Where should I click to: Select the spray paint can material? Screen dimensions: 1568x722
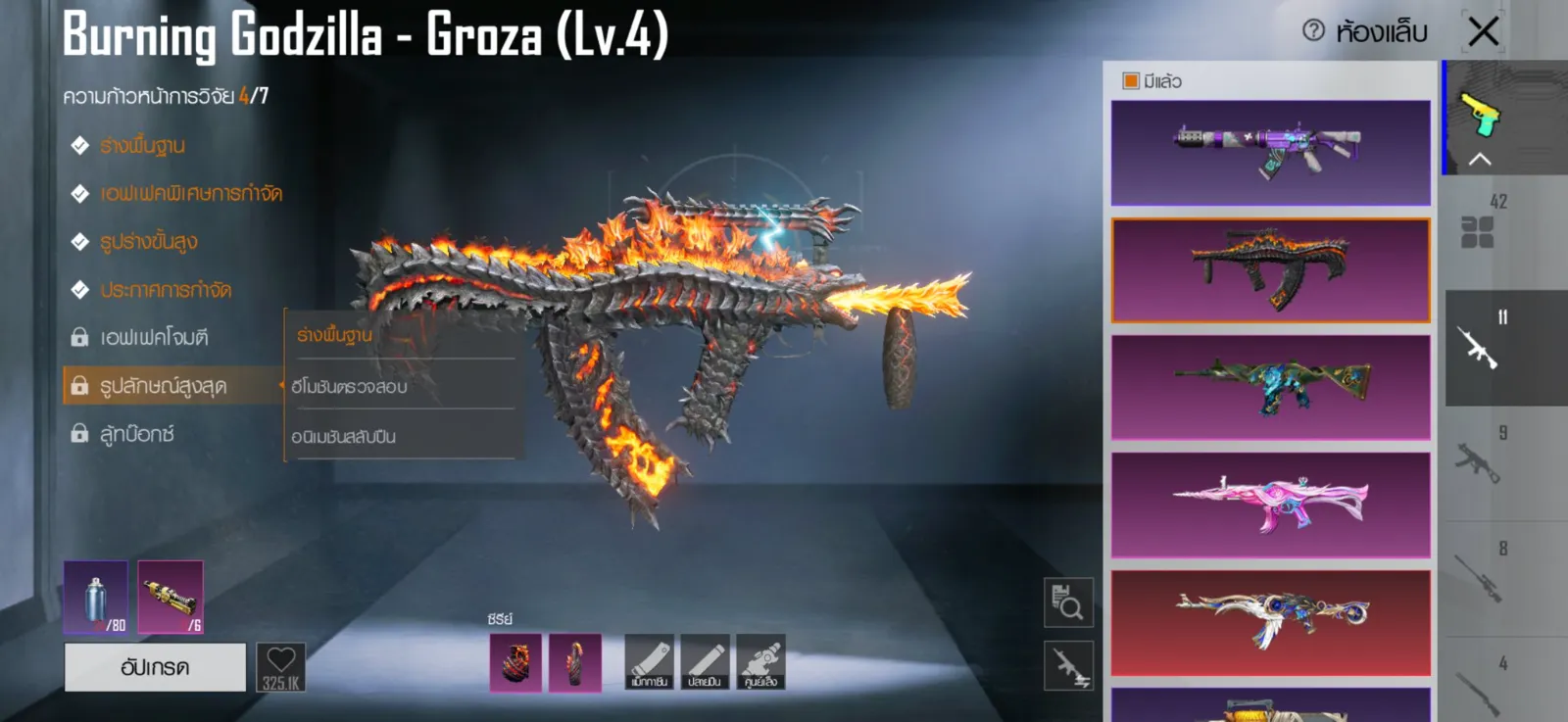95,597
